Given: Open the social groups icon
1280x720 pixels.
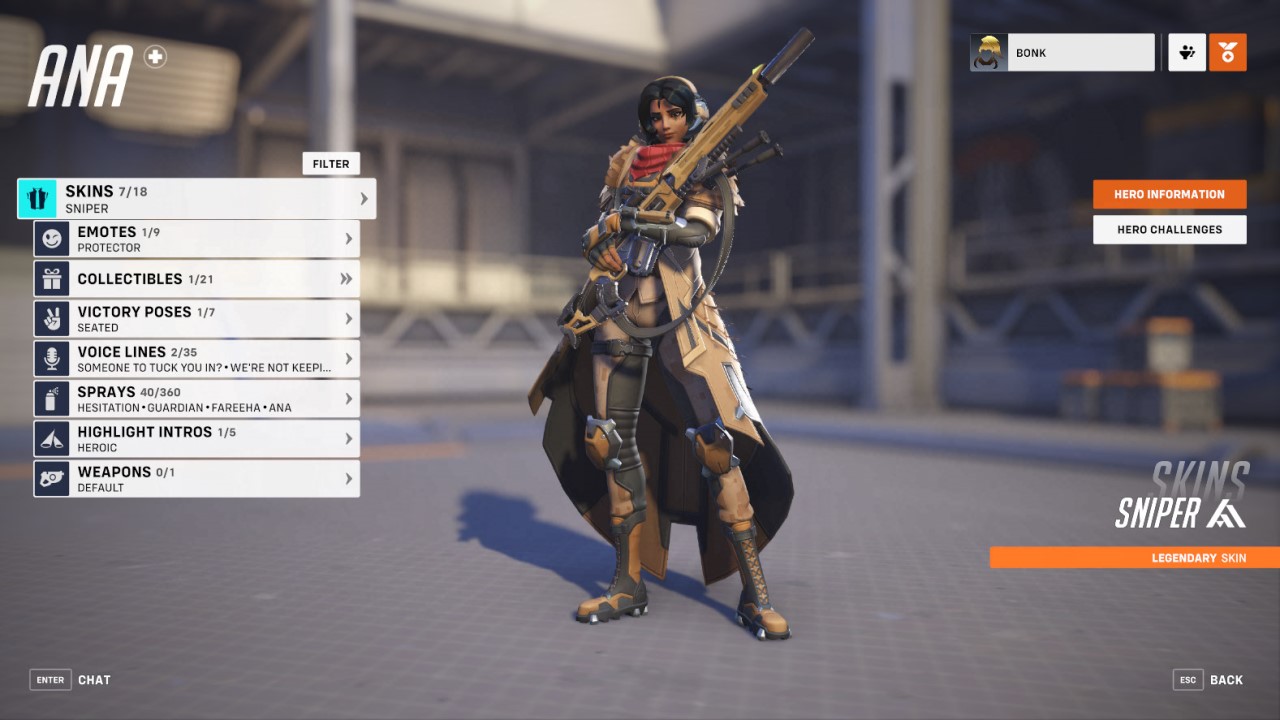Looking at the screenshot, I should click(1187, 52).
